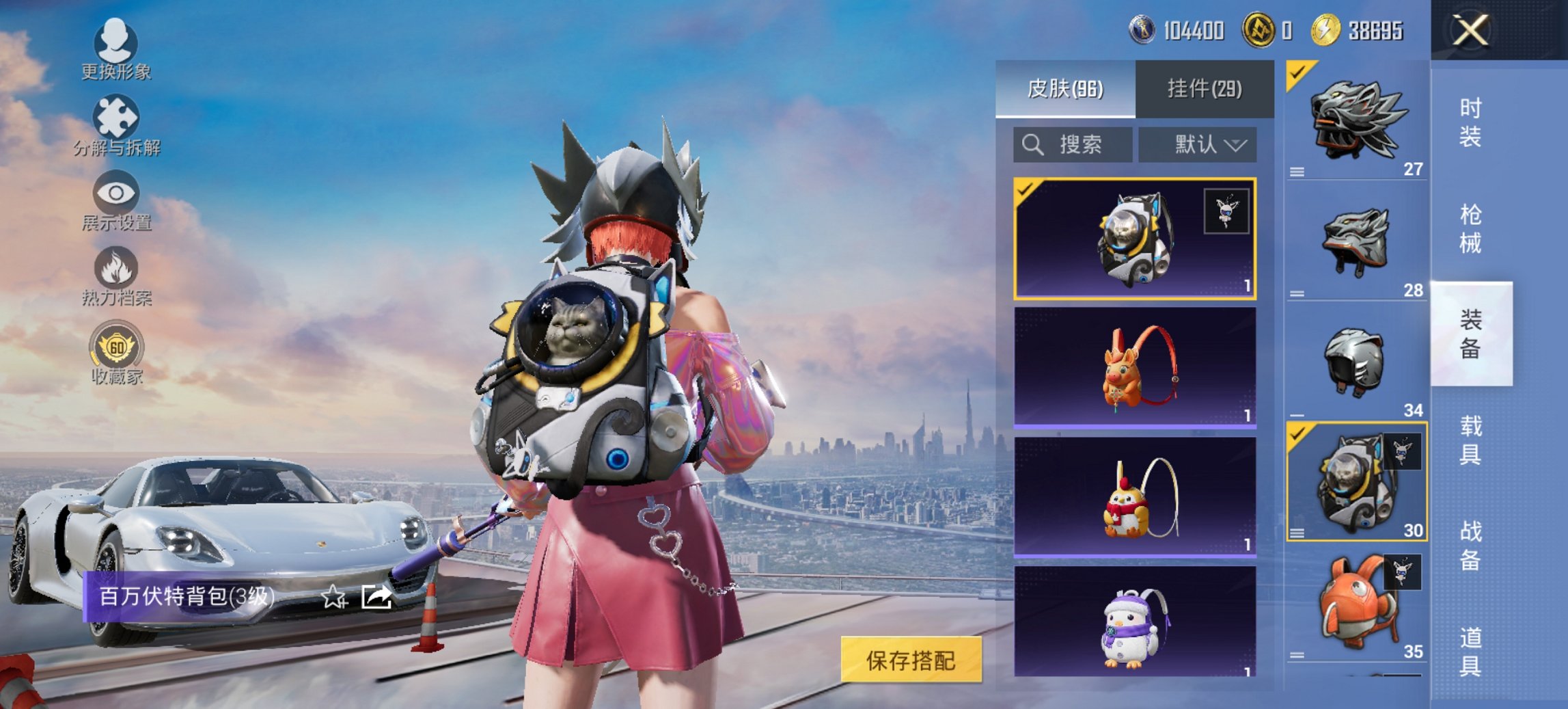The height and width of the screenshot is (709, 1568).
Task: Click the search magnifier icon
Action: (x=1032, y=145)
